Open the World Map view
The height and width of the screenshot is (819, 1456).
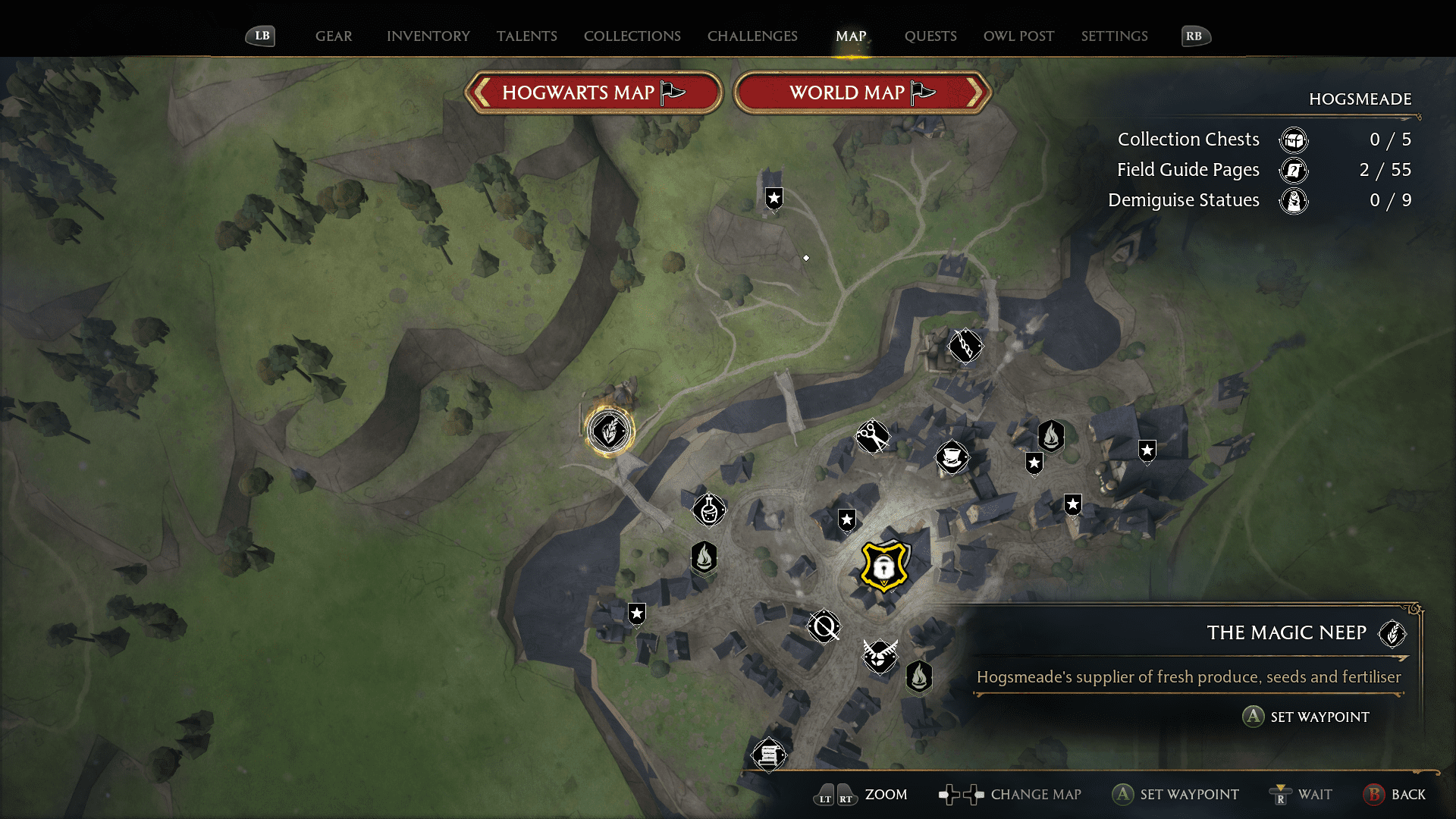(862, 93)
